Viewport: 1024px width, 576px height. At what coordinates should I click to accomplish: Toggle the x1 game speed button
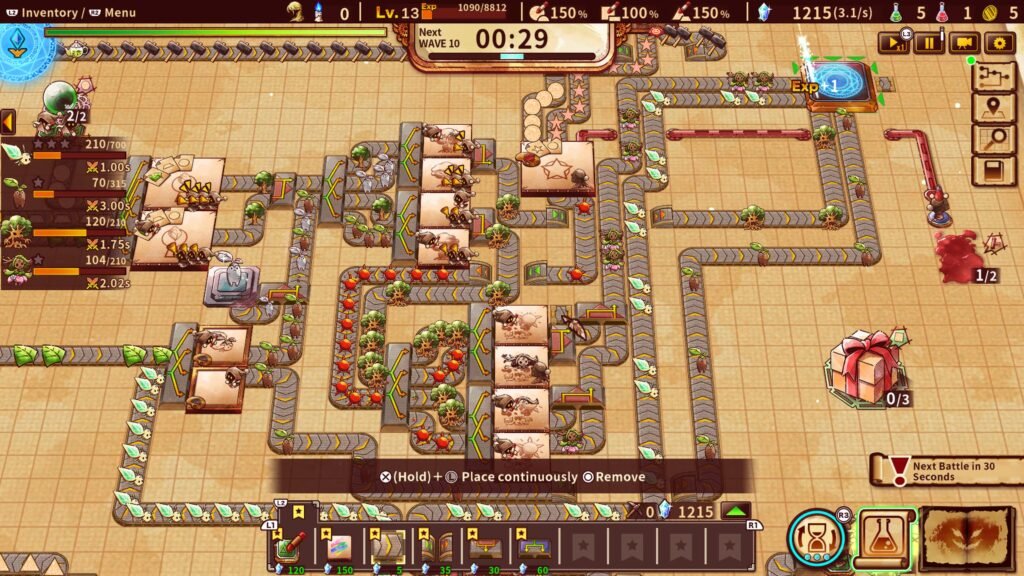pyautogui.click(x=894, y=42)
